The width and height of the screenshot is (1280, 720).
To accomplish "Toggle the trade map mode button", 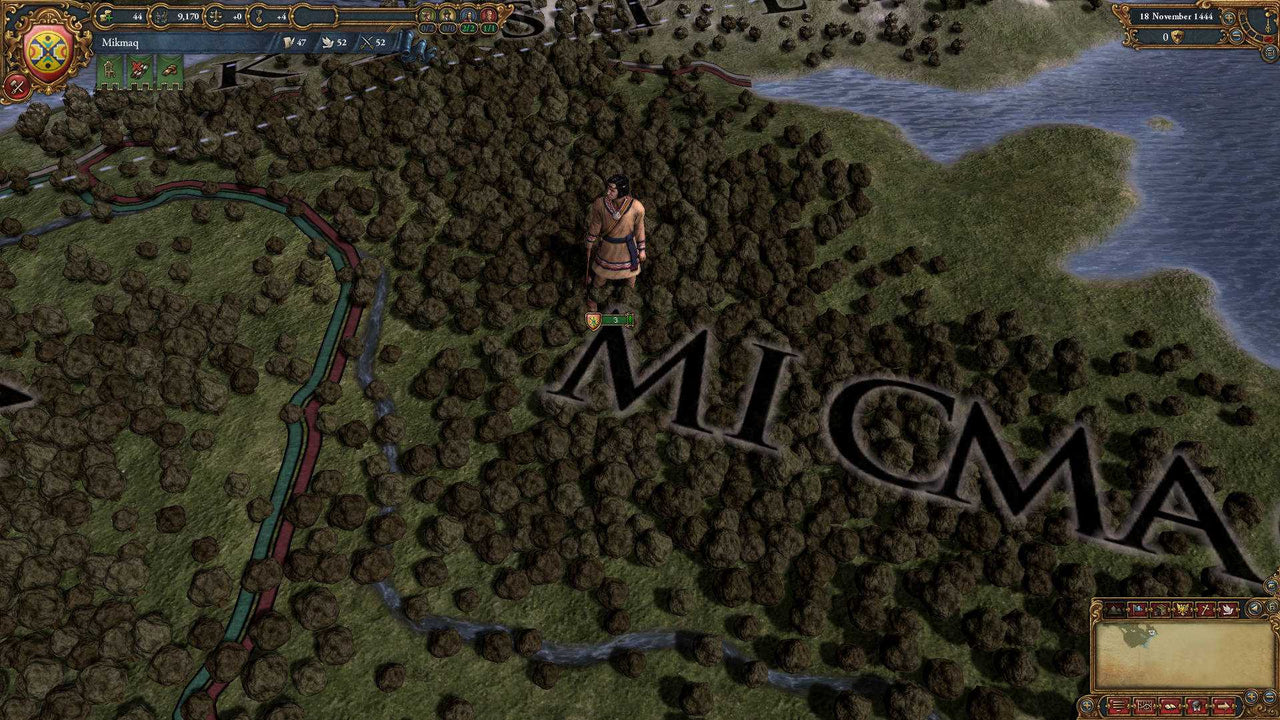I will (1162, 608).
